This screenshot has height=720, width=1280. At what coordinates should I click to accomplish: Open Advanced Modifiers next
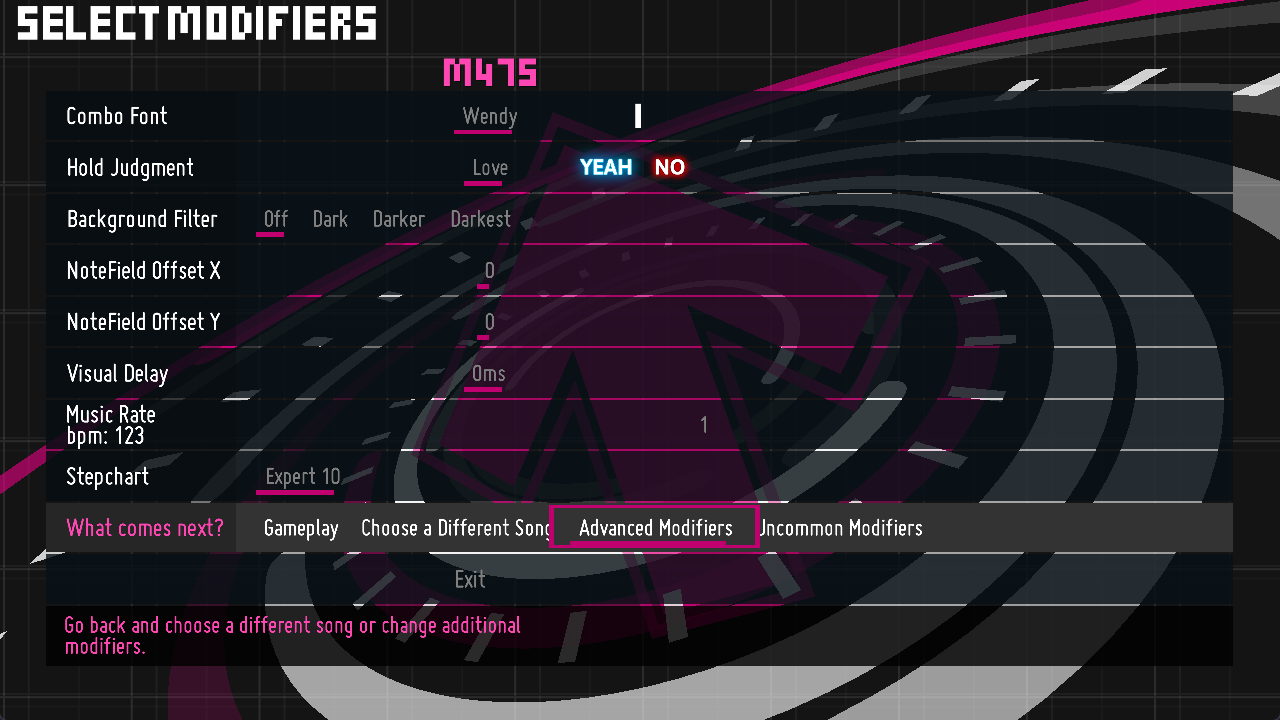click(x=655, y=528)
